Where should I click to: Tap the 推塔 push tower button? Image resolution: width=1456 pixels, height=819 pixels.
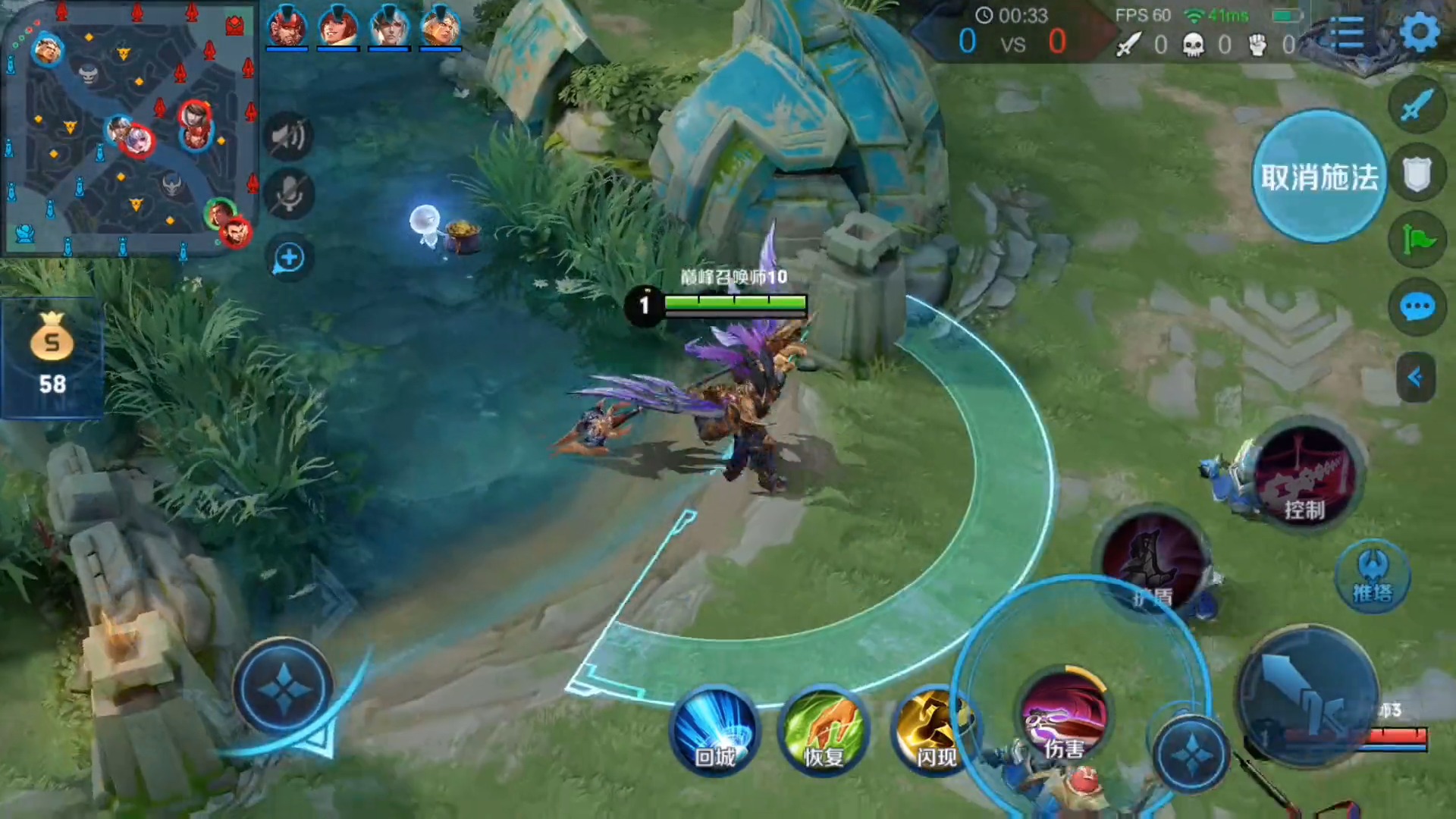[1373, 577]
